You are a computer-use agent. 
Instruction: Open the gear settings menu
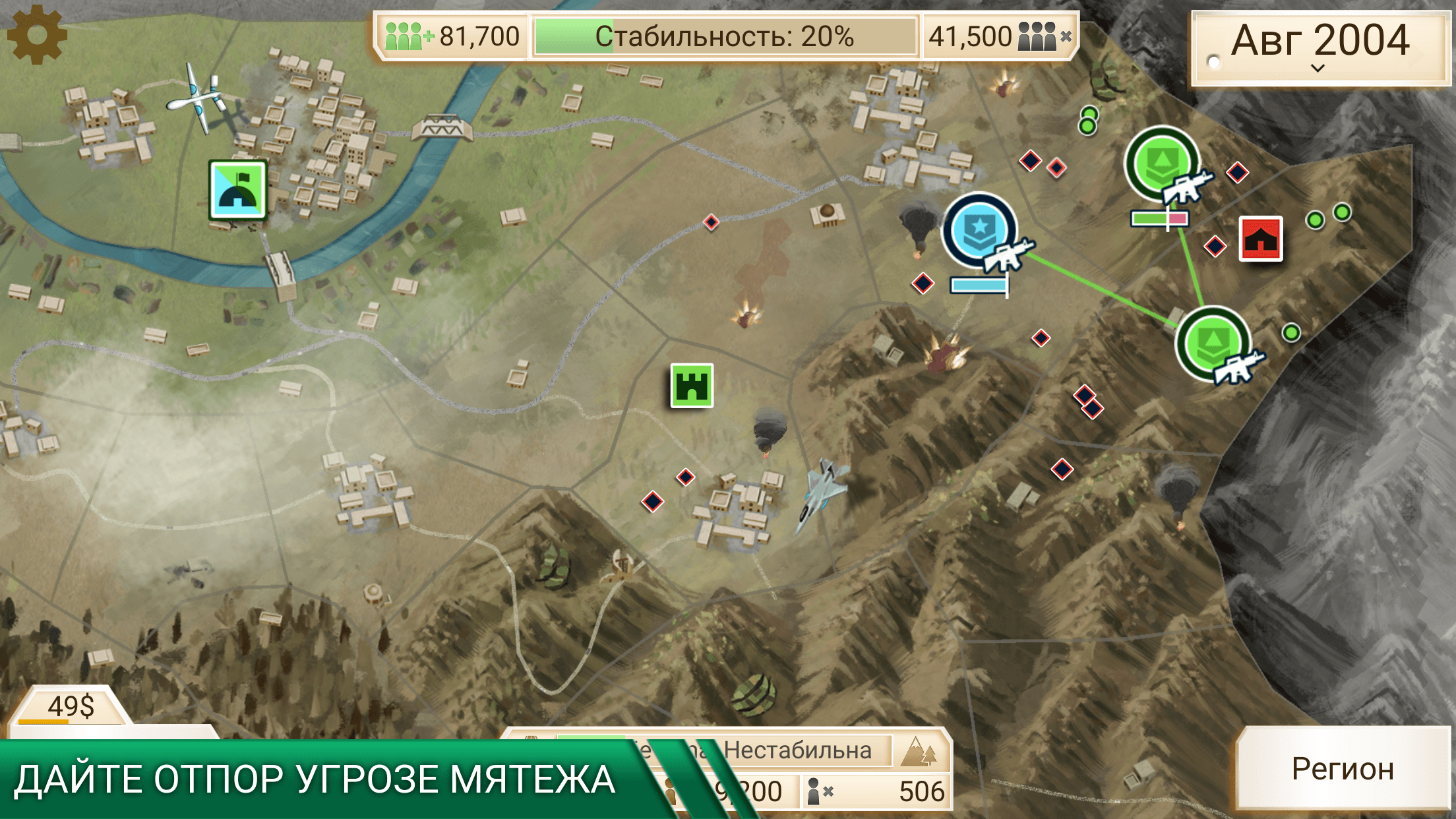coord(37,35)
